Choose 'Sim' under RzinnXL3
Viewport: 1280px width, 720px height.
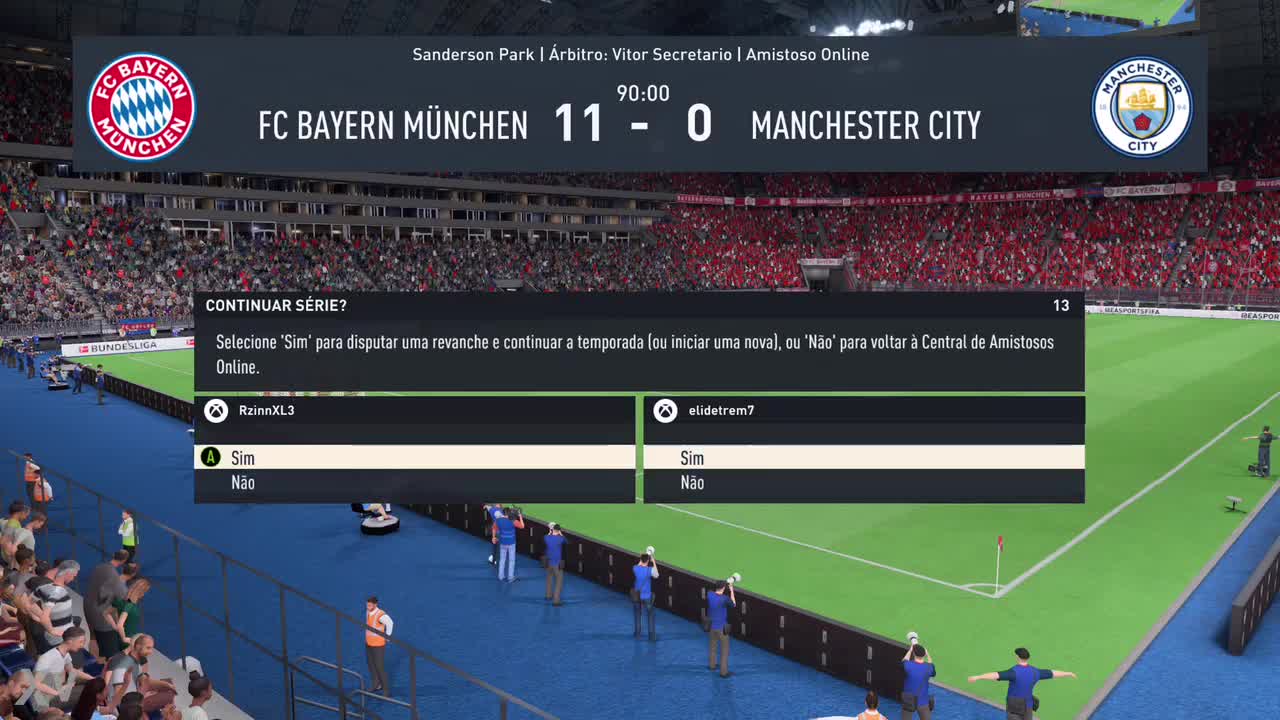click(x=414, y=458)
